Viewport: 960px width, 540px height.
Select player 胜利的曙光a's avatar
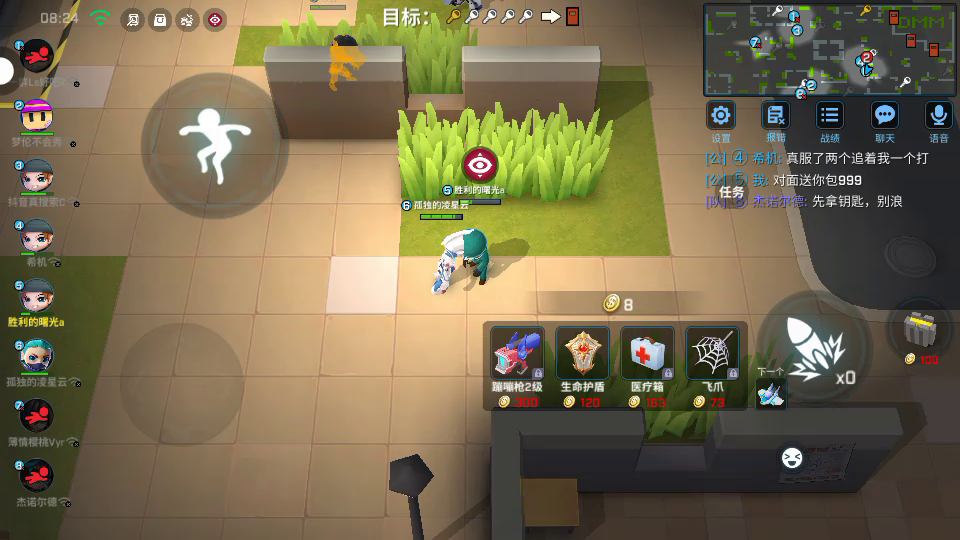click(x=37, y=296)
